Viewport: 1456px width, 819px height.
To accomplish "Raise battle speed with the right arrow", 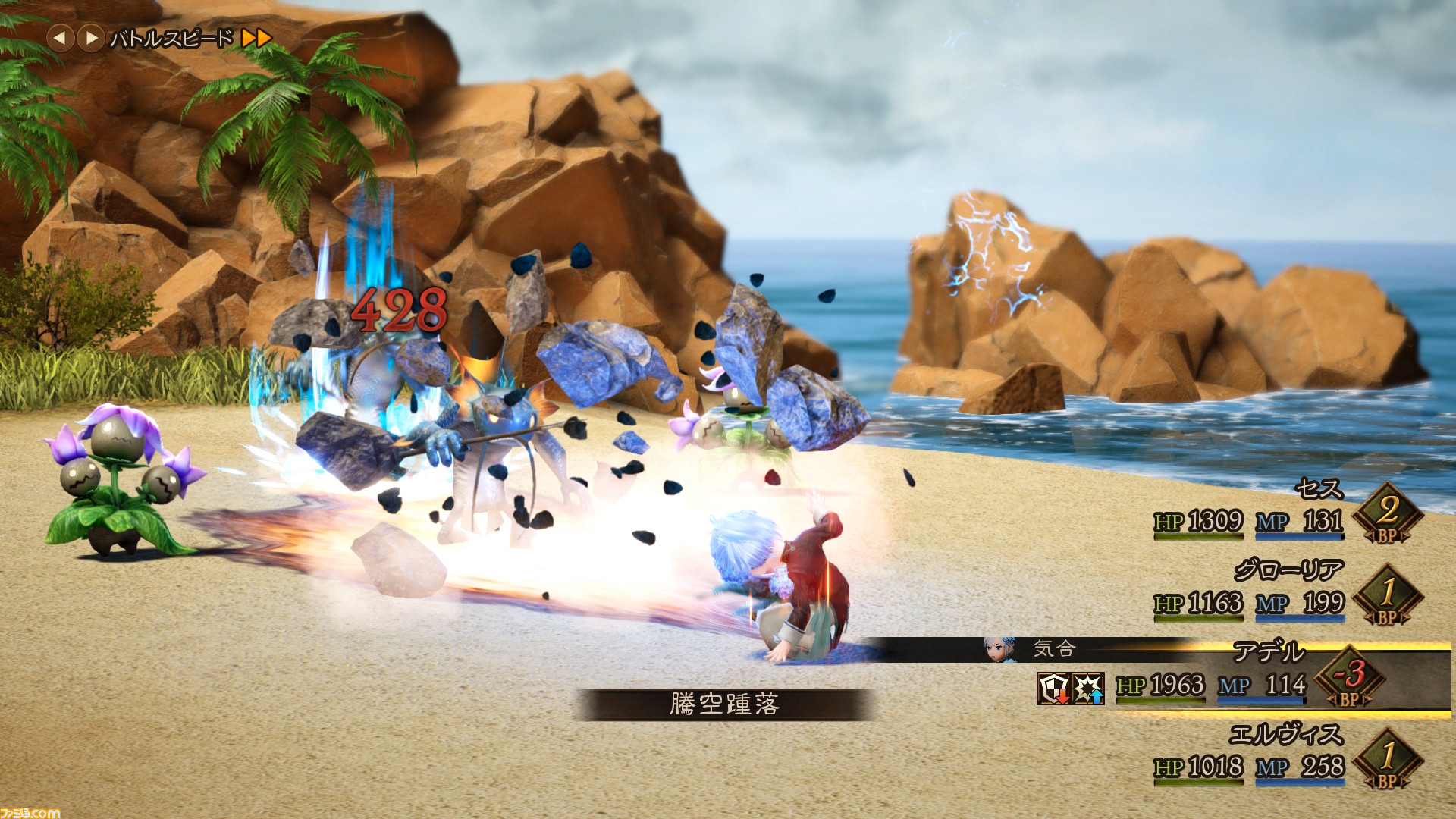I will point(91,37).
